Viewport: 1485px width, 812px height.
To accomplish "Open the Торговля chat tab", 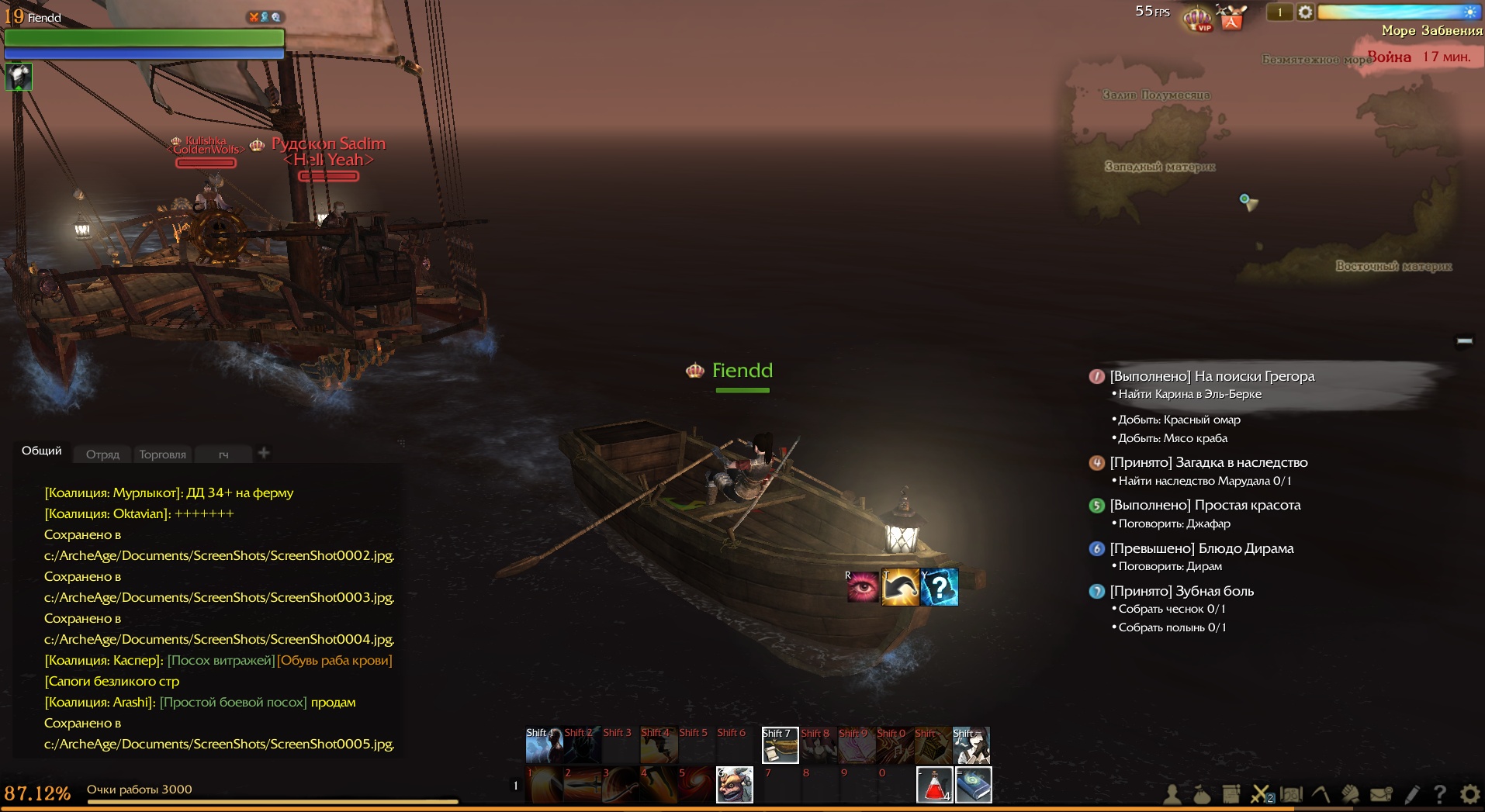I will coord(162,454).
